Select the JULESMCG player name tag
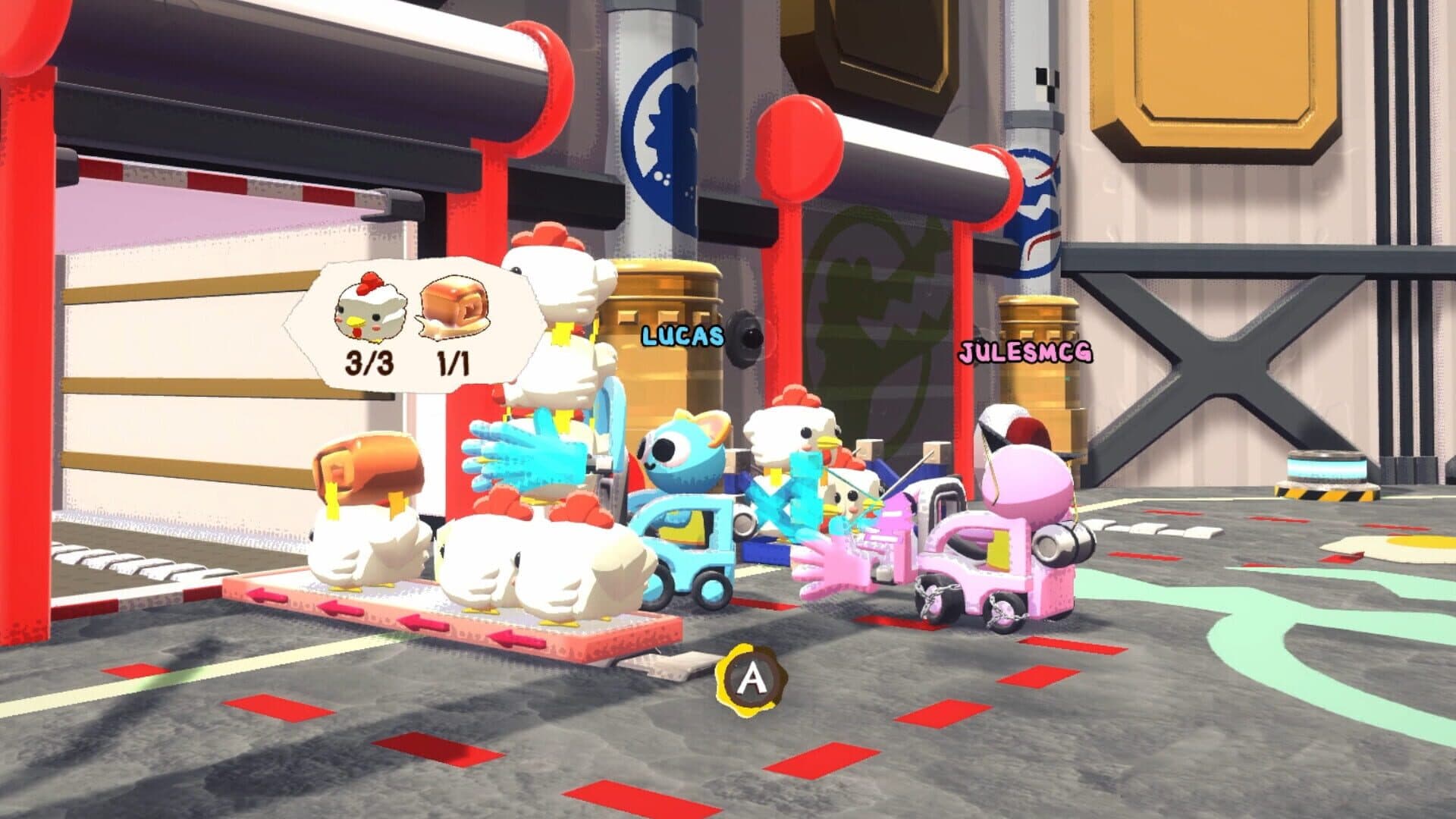The height and width of the screenshot is (819, 1456). click(x=1025, y=352)
